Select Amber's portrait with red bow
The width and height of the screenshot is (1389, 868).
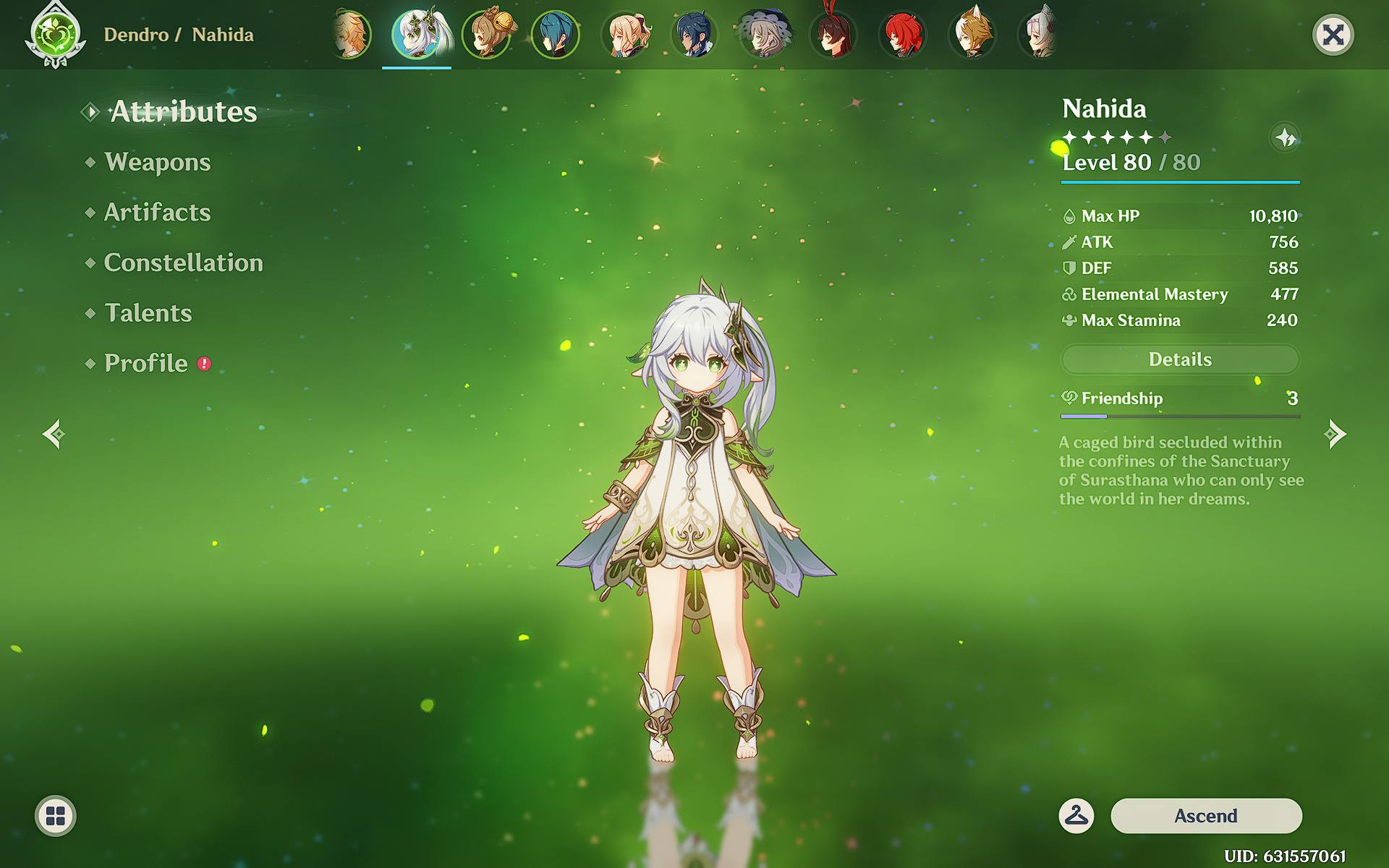[x=833, y=34]
